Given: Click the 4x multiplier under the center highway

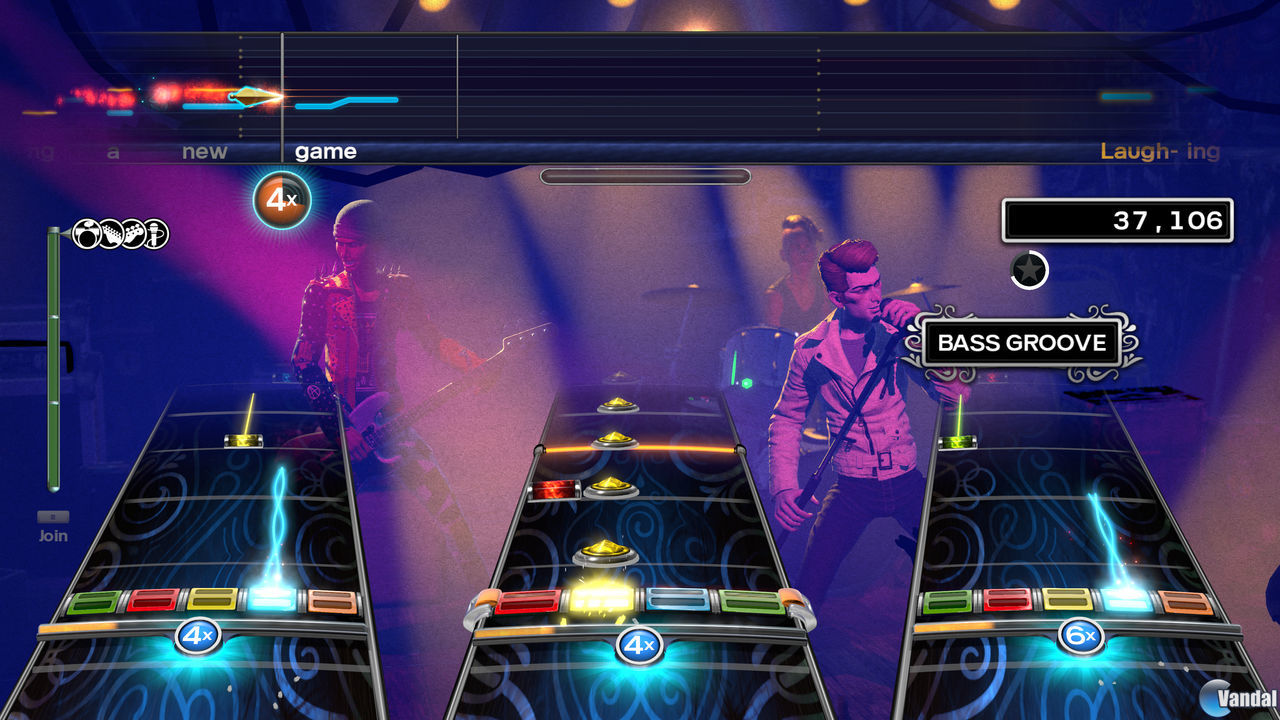Looking at the screenshot, I should pyautogui.click(x=637, y=647).
